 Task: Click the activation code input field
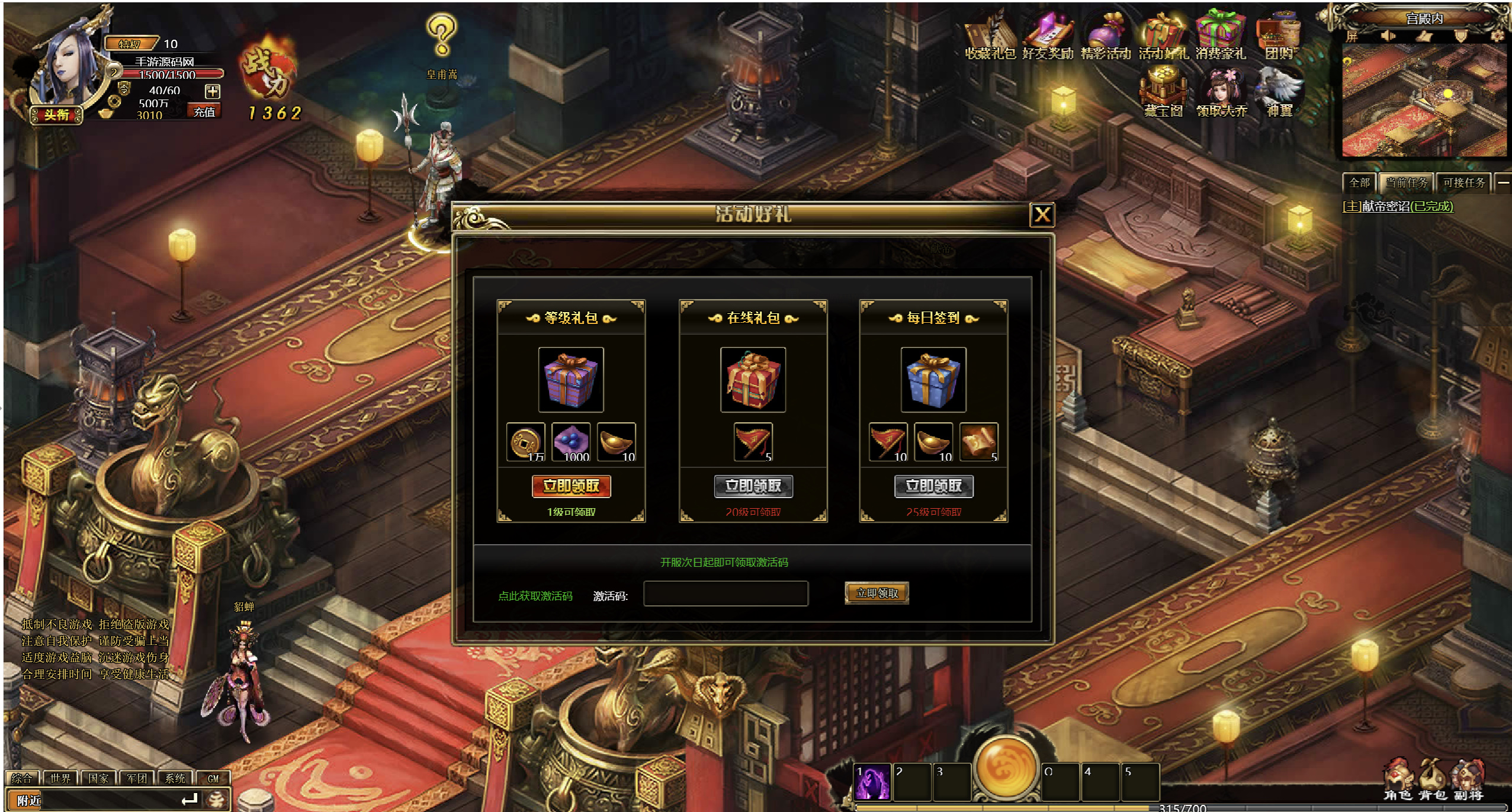click(x=725, y=593)
